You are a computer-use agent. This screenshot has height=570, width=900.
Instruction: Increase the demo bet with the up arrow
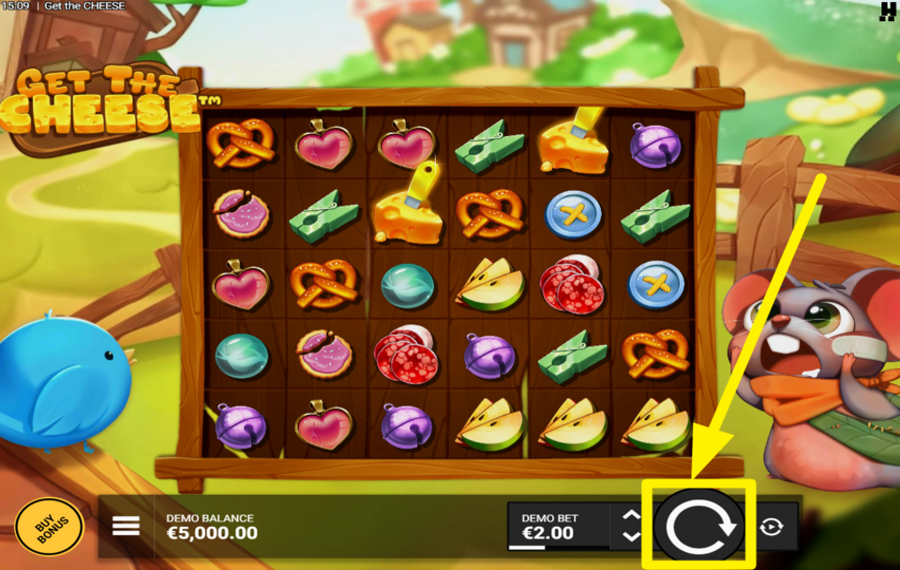click(631, 516)
